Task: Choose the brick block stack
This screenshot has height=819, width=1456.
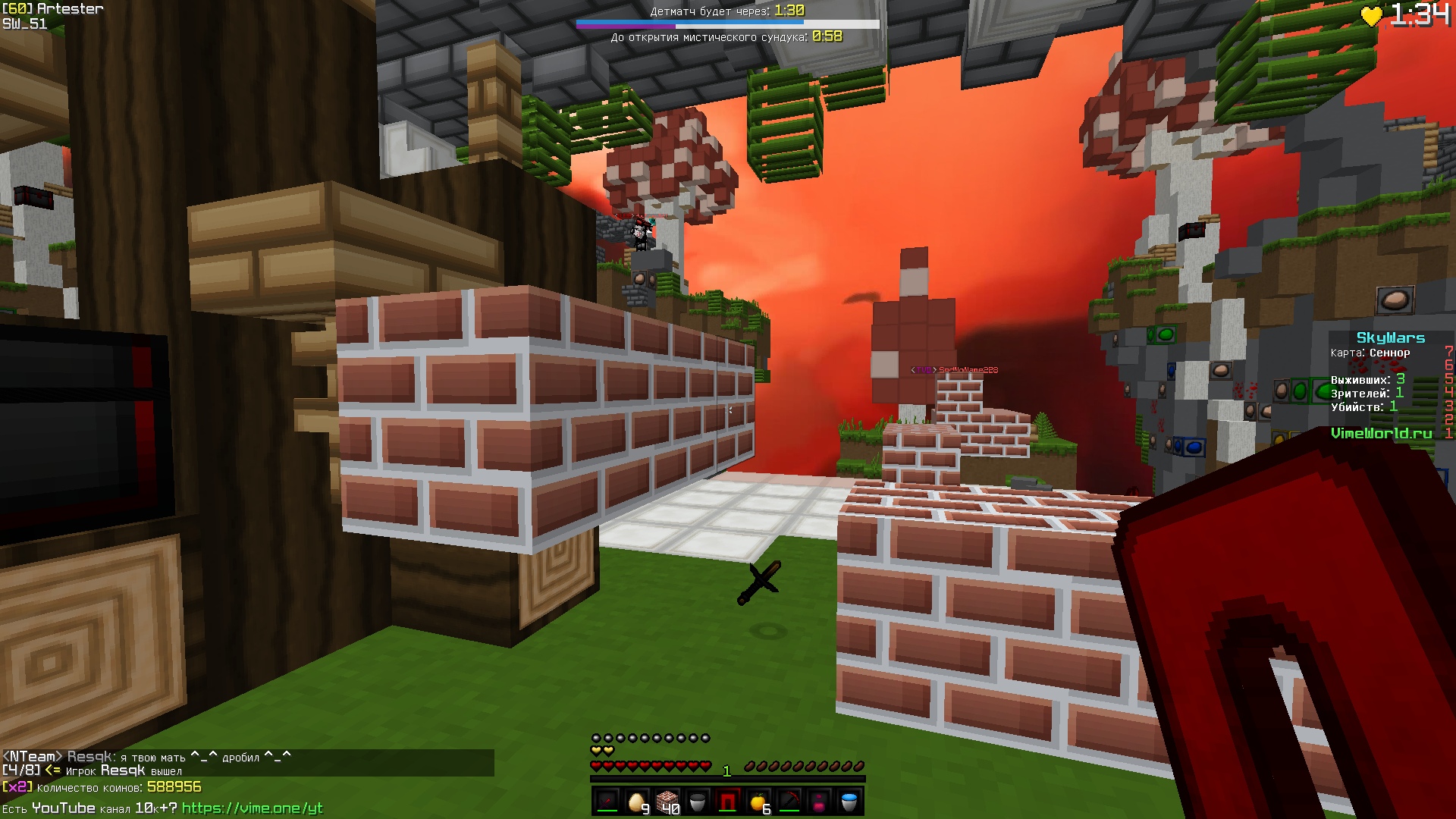Action: (667, 801)
